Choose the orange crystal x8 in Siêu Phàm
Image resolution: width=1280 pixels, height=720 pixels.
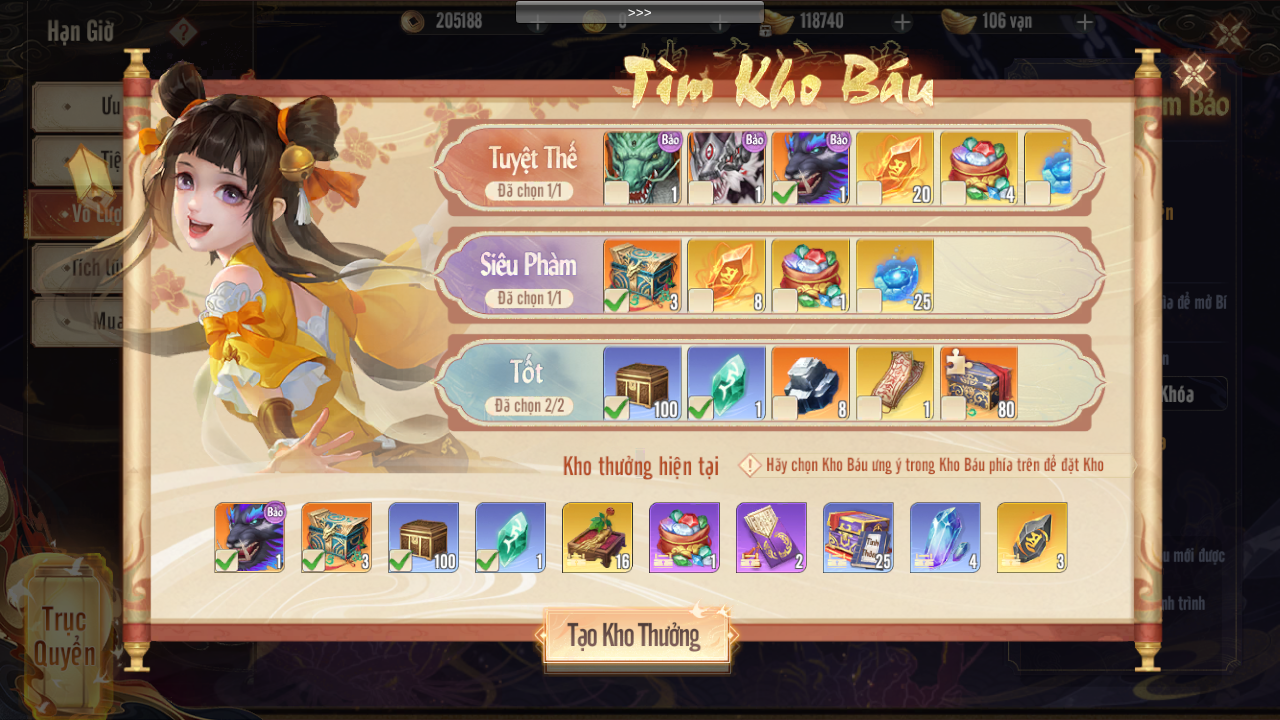[726, 275]
